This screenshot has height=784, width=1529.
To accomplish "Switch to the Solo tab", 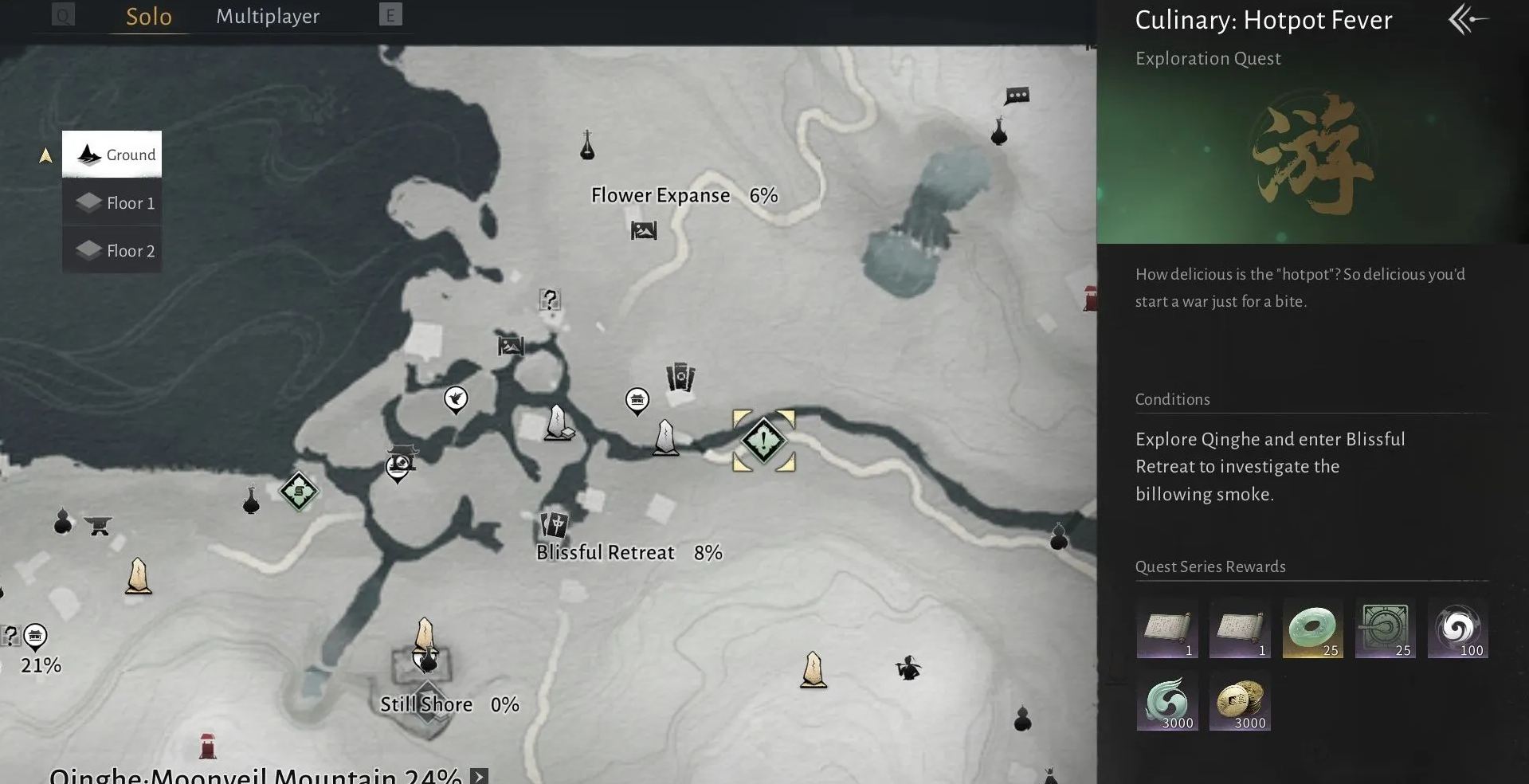I will tap(149, 17).
